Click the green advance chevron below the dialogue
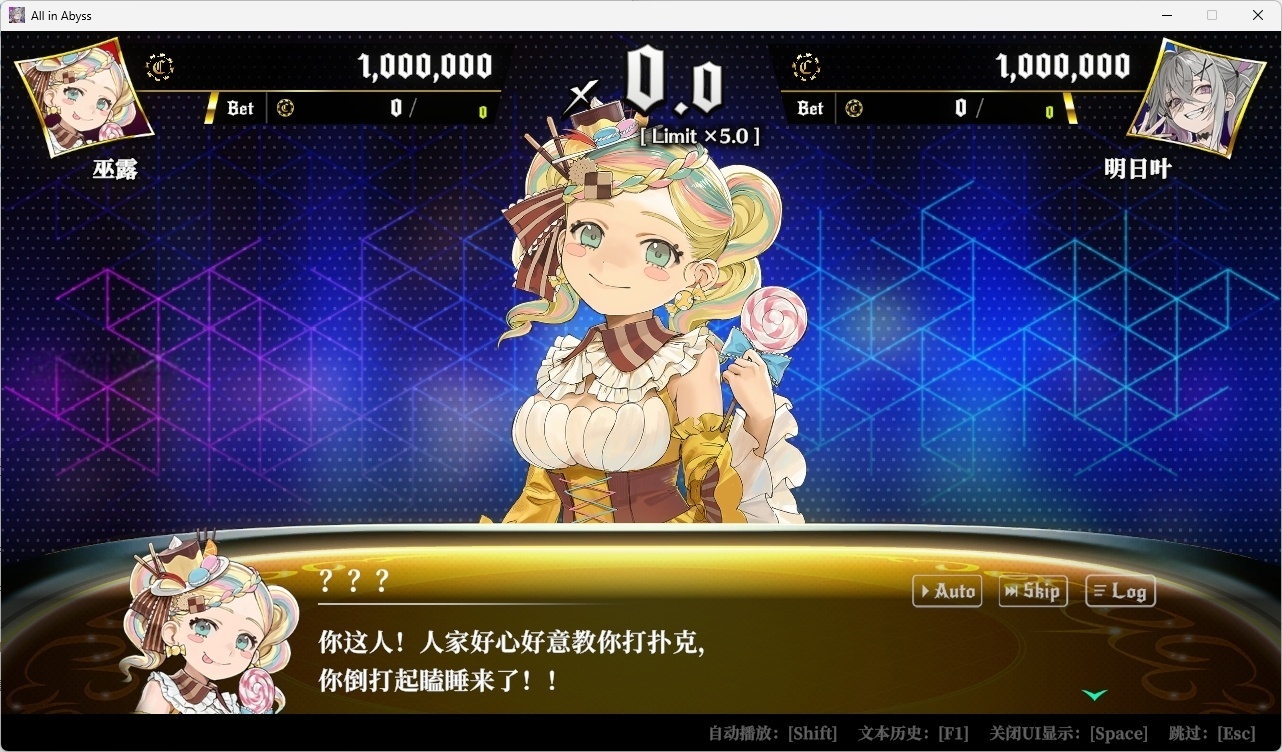Image resolution: width=1282 pixels, height=752 pixels. (x=1095, y=694)
